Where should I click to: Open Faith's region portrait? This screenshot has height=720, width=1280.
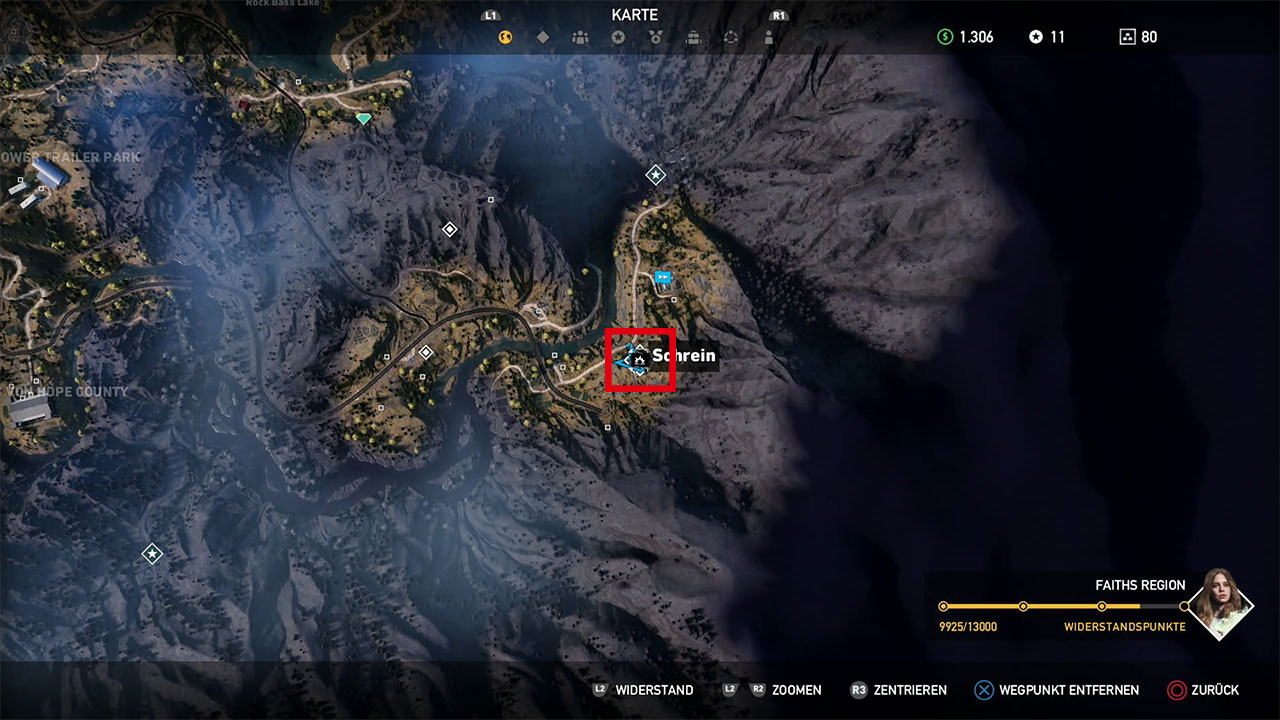coord(1220,603)
